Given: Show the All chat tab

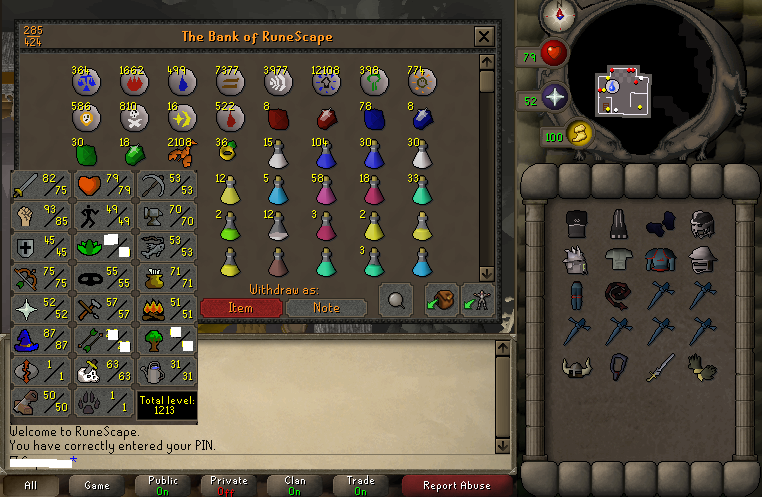Looking at the screenshot, I should [x=31, y=485].
